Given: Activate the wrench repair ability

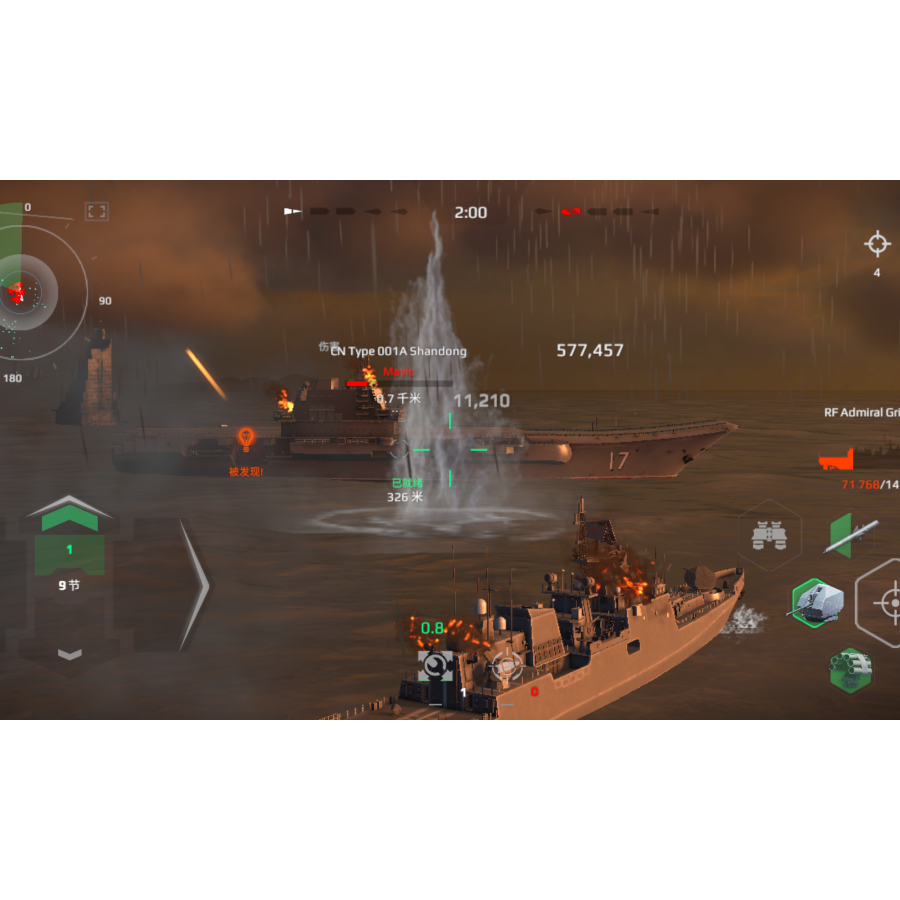Looking at the screenshot, I should click(x=435, y=666).
